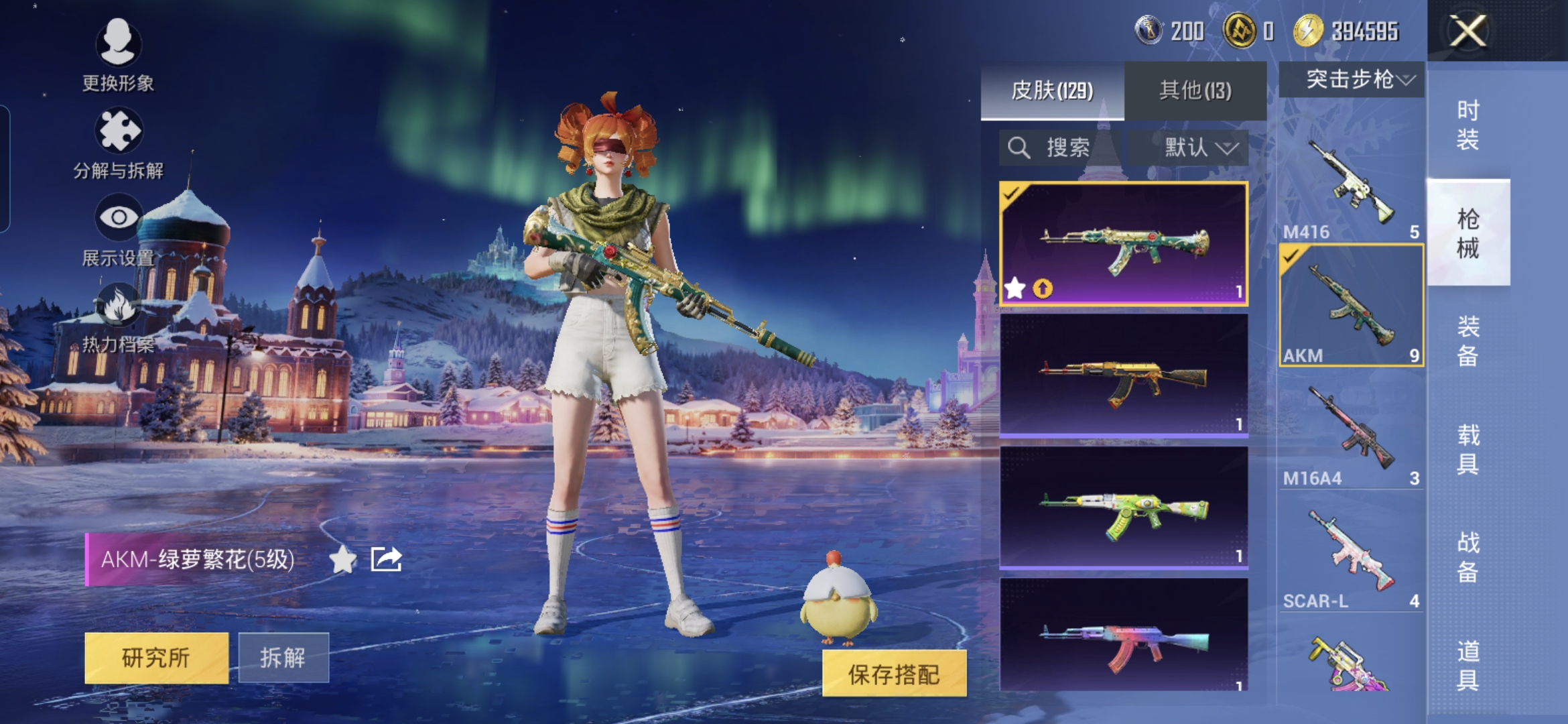Click the 拆解 dismantle button
The image size is (1568, 724).
point(283,658)
